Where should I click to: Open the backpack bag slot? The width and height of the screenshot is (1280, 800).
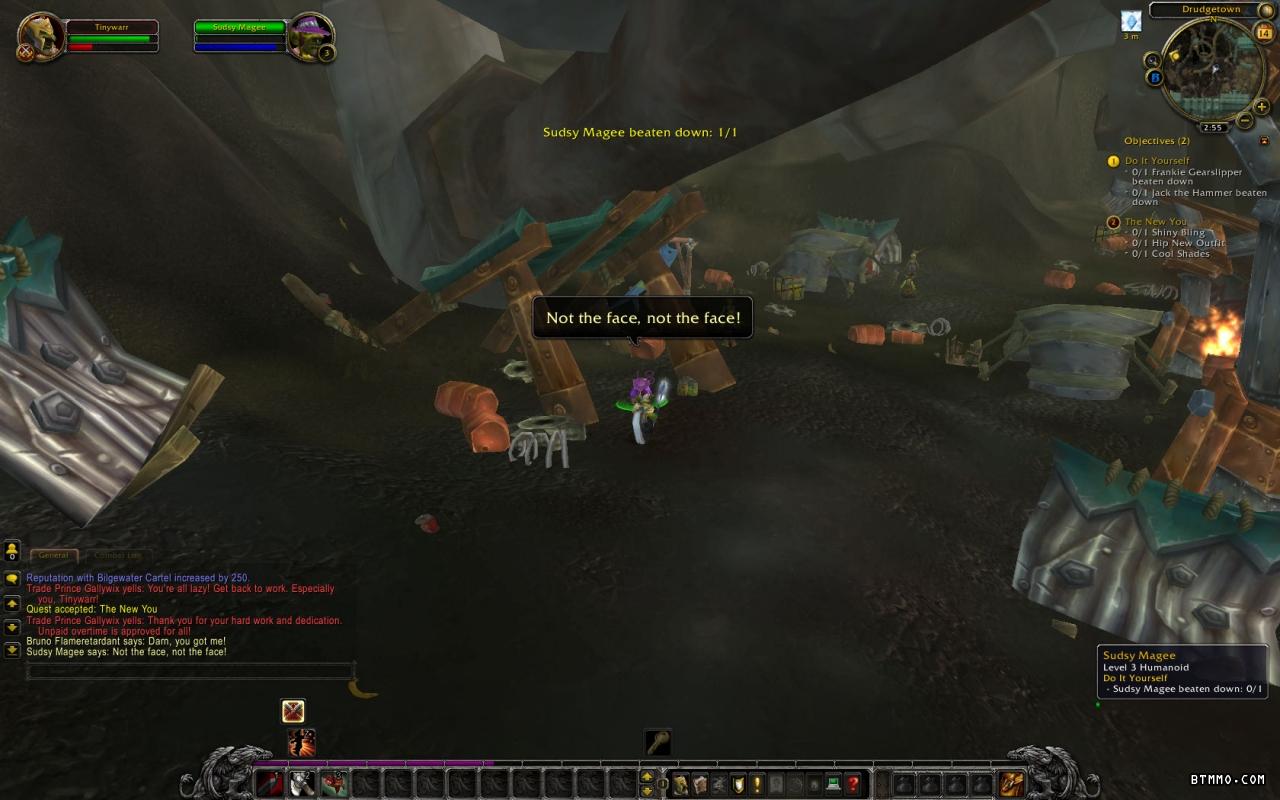1011,784
